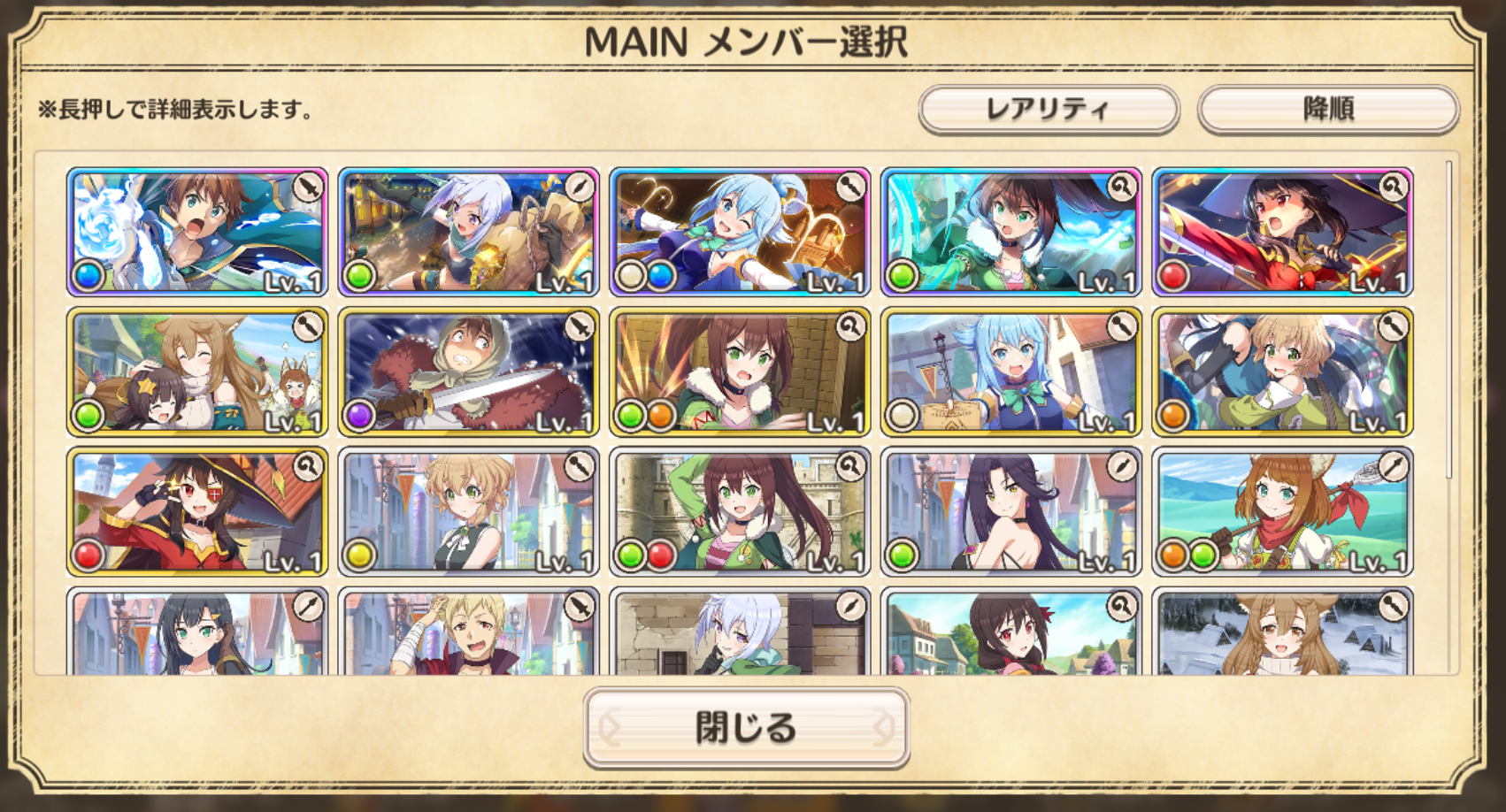Pick fox-eared girl card in snowy village
The height and width of the screenshot is (812, 1506).
[x=1282, y=633]
